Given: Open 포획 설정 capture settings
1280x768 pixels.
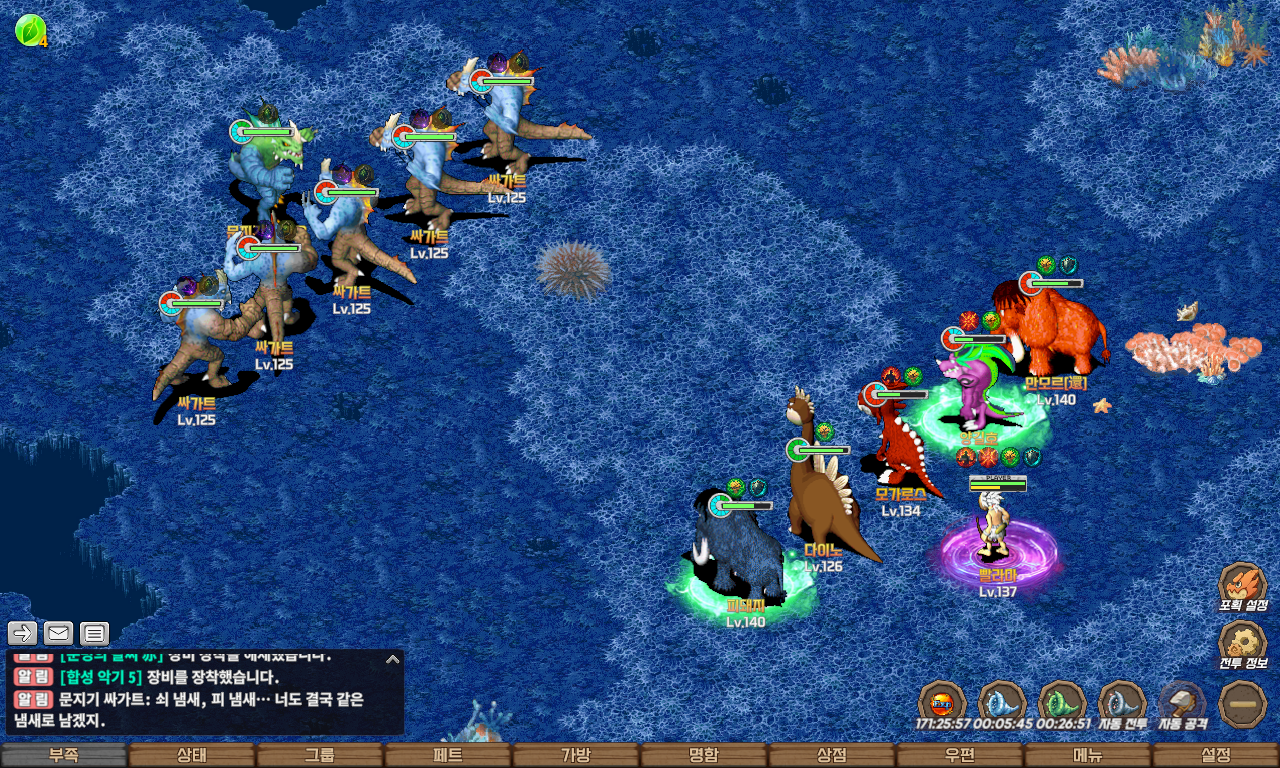Looking at the screenshot, I should point(1243,585).
